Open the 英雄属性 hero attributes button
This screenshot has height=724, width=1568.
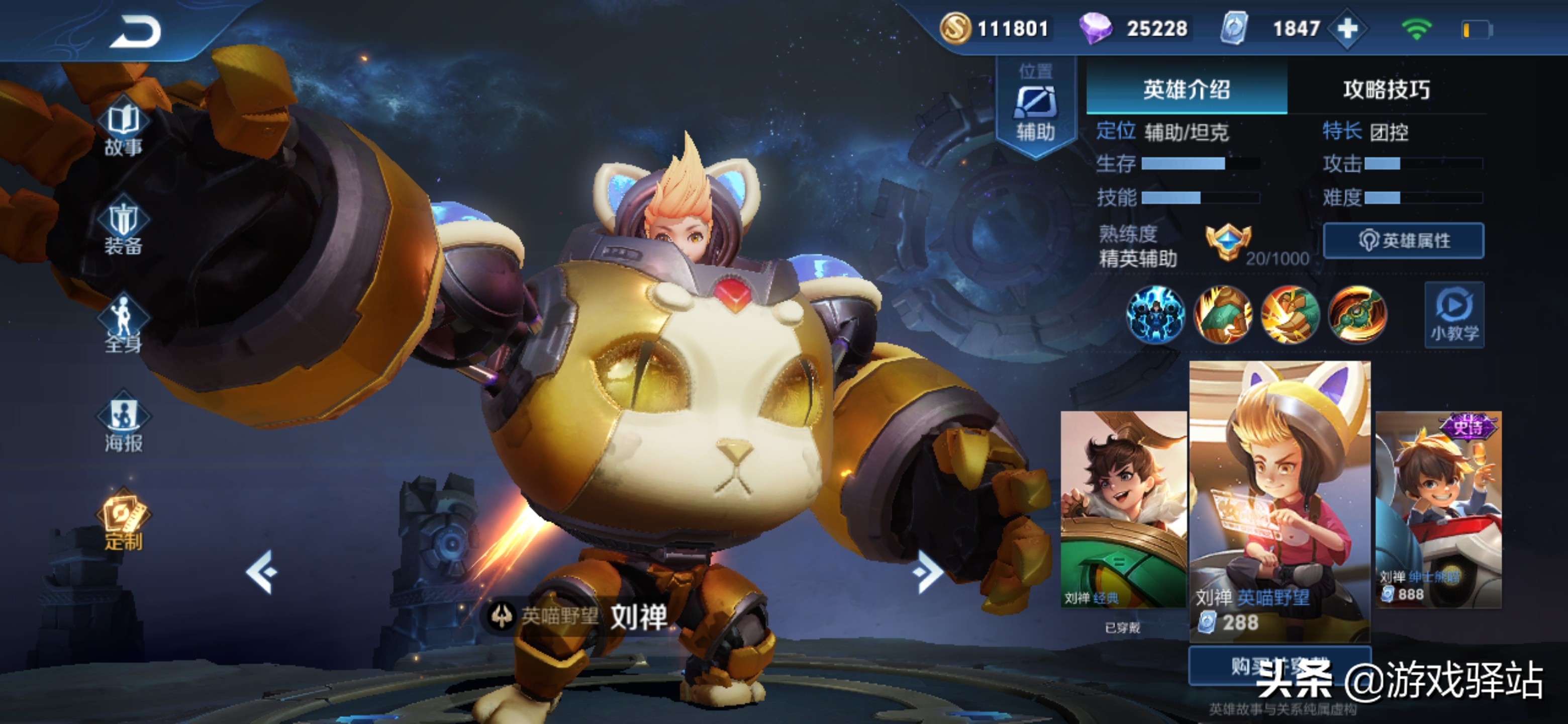click(x=1403, y=240)
